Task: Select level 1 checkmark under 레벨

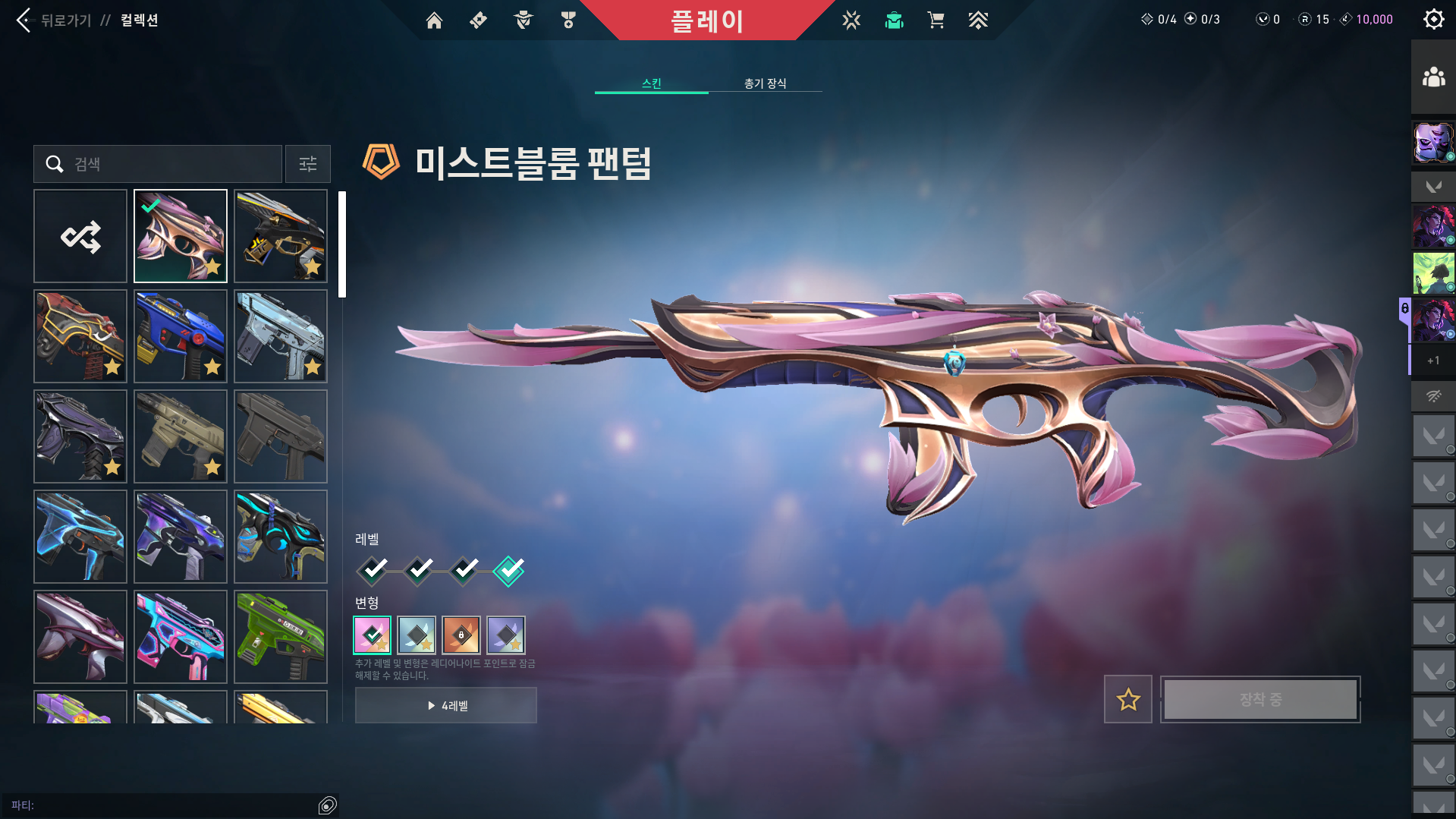Action: 371,571
